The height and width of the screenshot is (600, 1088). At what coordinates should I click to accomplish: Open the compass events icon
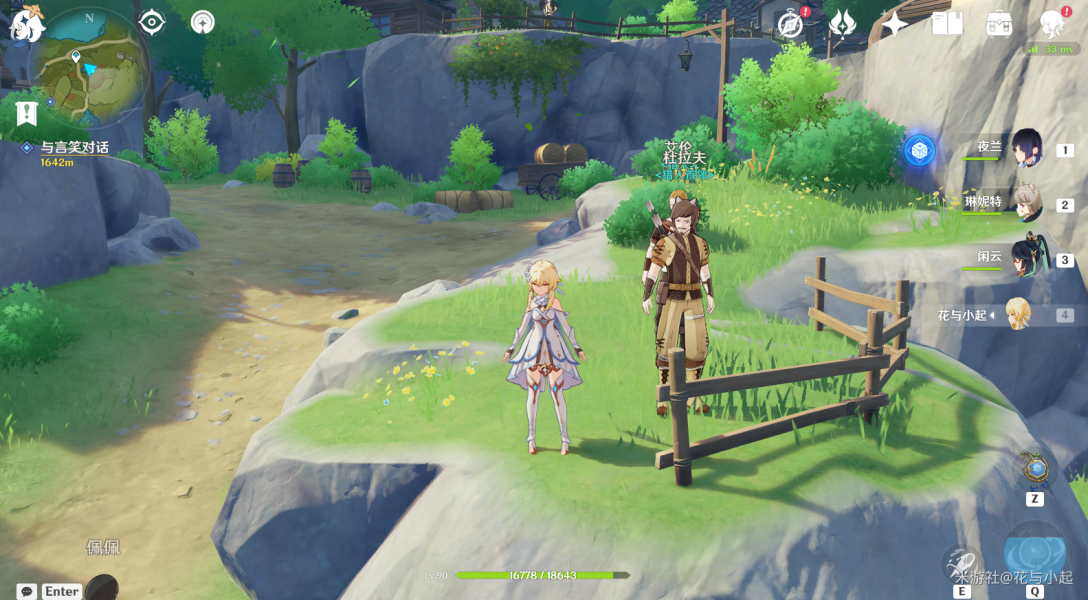791,24
